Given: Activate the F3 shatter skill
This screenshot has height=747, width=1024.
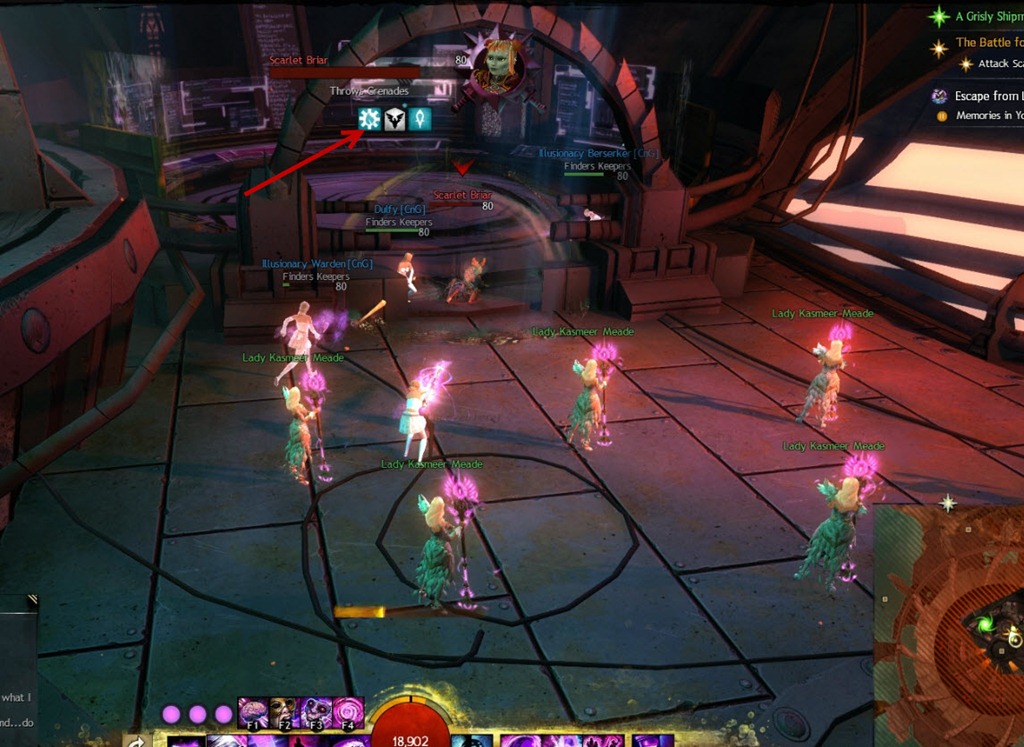Looking at the screenshot, I should [x=315, y=712].
